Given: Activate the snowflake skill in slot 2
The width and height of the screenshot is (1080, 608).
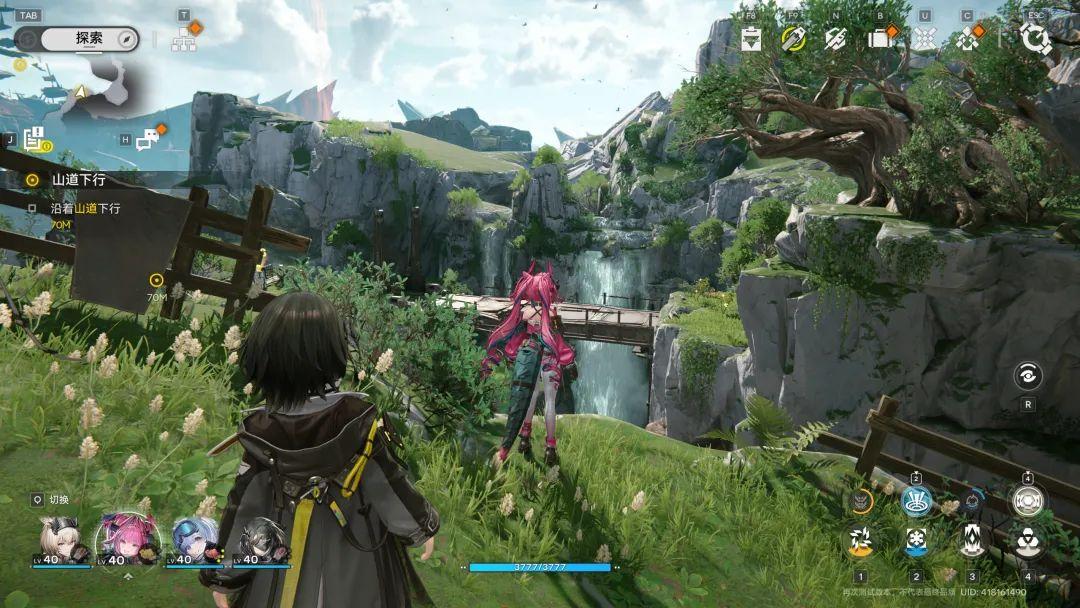Looking at the screenshot, I should pyautogui.click(x=916, y=541).
